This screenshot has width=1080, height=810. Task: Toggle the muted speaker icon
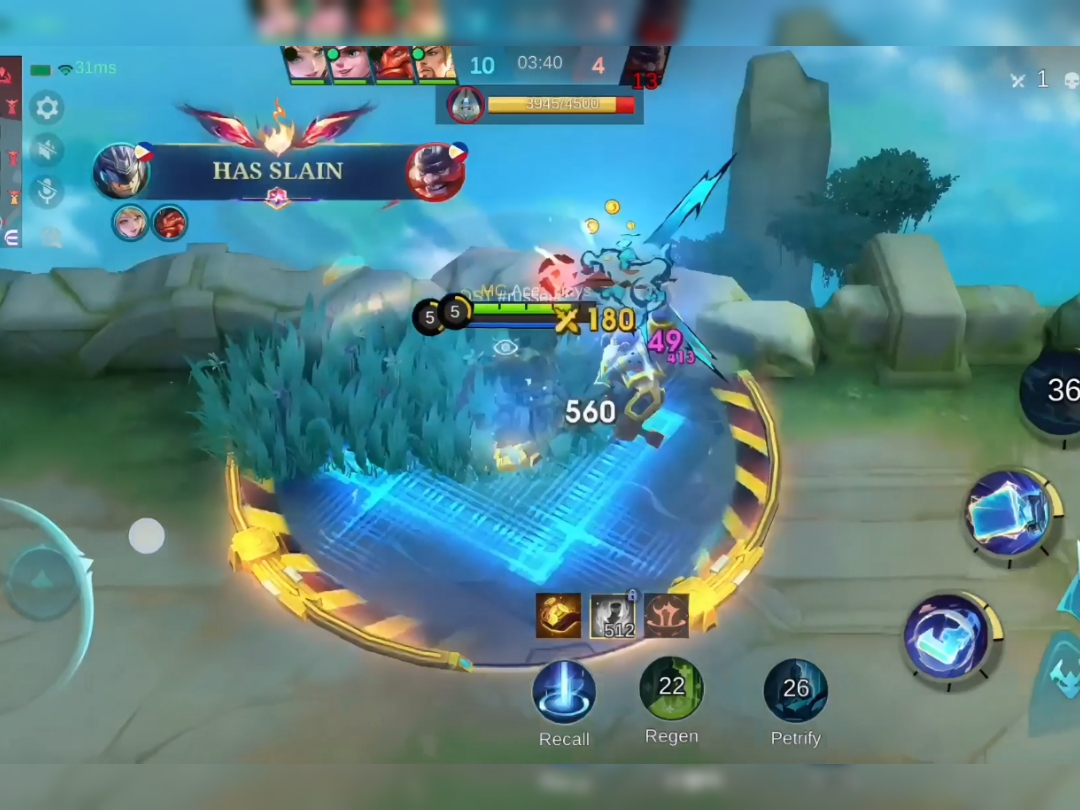[47, 150]
